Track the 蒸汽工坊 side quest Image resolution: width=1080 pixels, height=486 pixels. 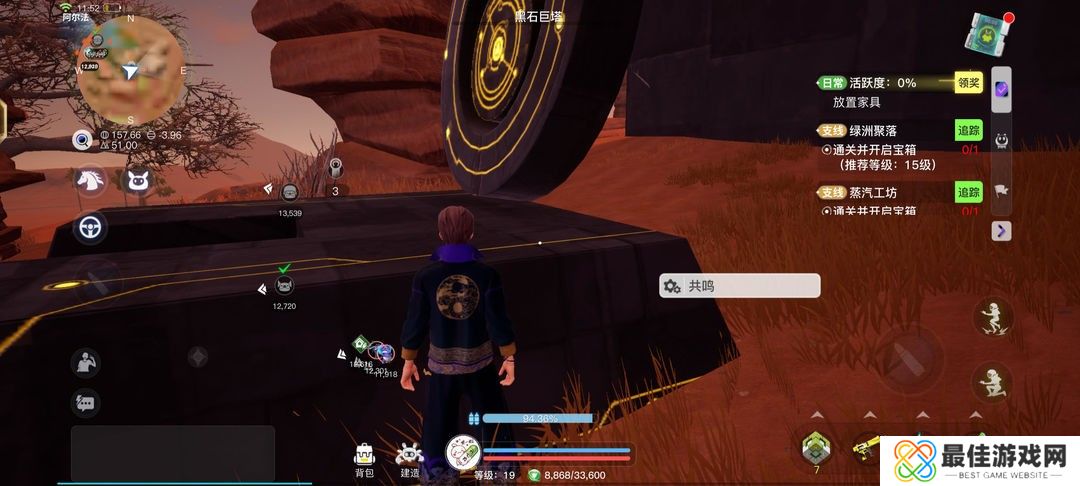point(968,192)
